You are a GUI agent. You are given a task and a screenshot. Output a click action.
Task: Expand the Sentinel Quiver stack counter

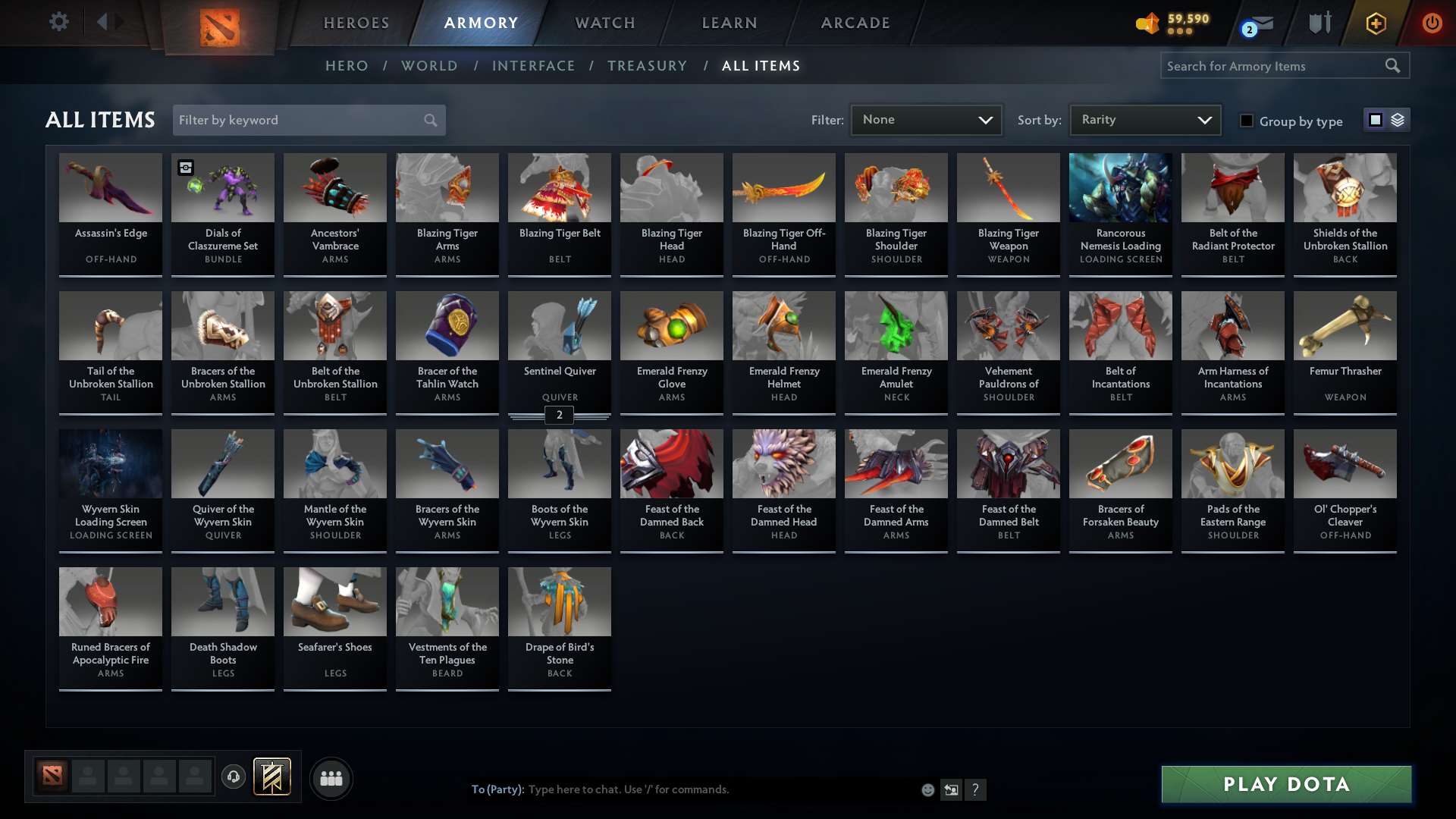click(559, 415)
